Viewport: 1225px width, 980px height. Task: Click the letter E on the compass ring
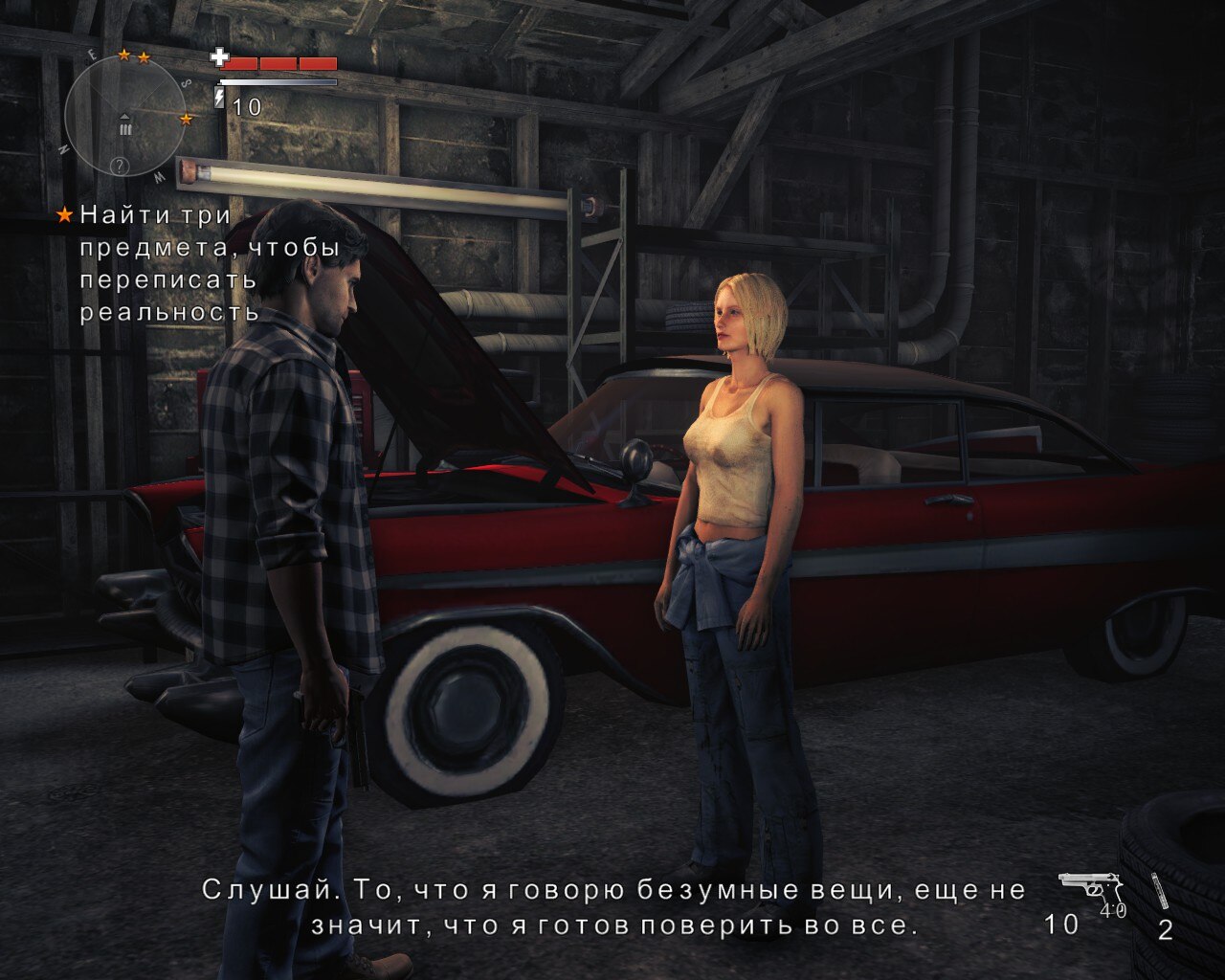coord(90,53)
